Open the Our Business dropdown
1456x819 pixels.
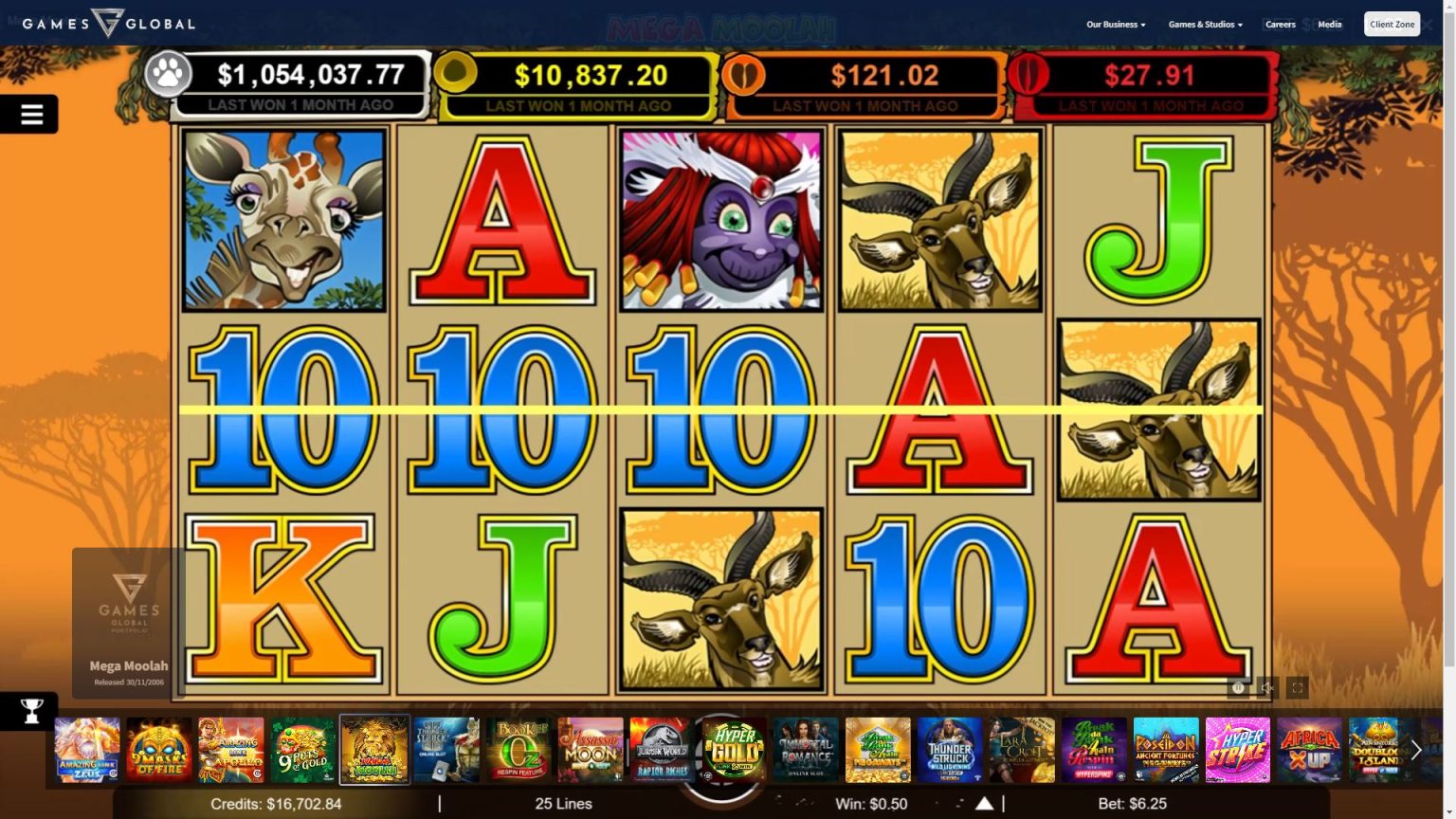[1115, 25]
